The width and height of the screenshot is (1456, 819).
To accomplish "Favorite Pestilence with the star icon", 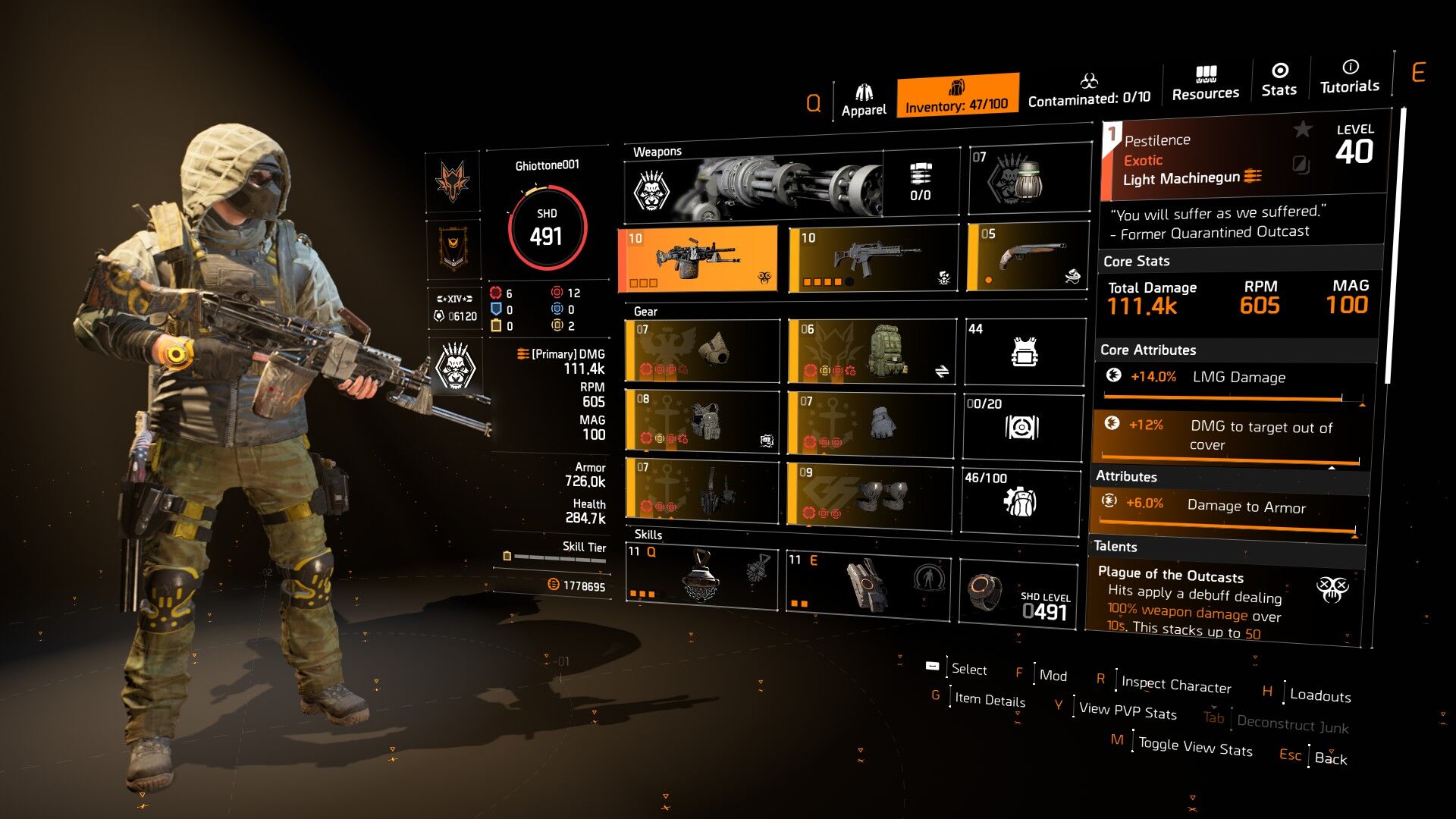I will [1302, 130].
